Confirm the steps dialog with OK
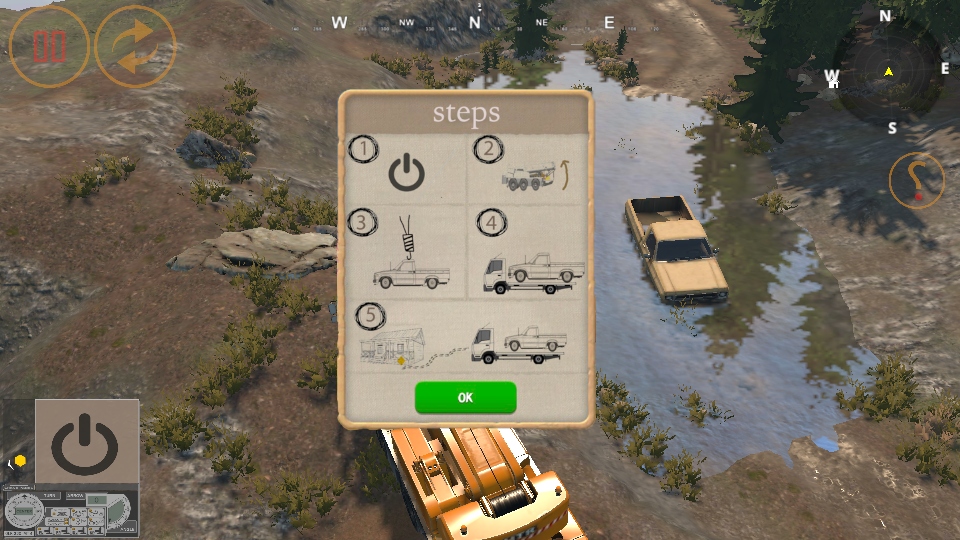Image resolution: width=960 pixels, height=540 pixels. pos(465,397)
